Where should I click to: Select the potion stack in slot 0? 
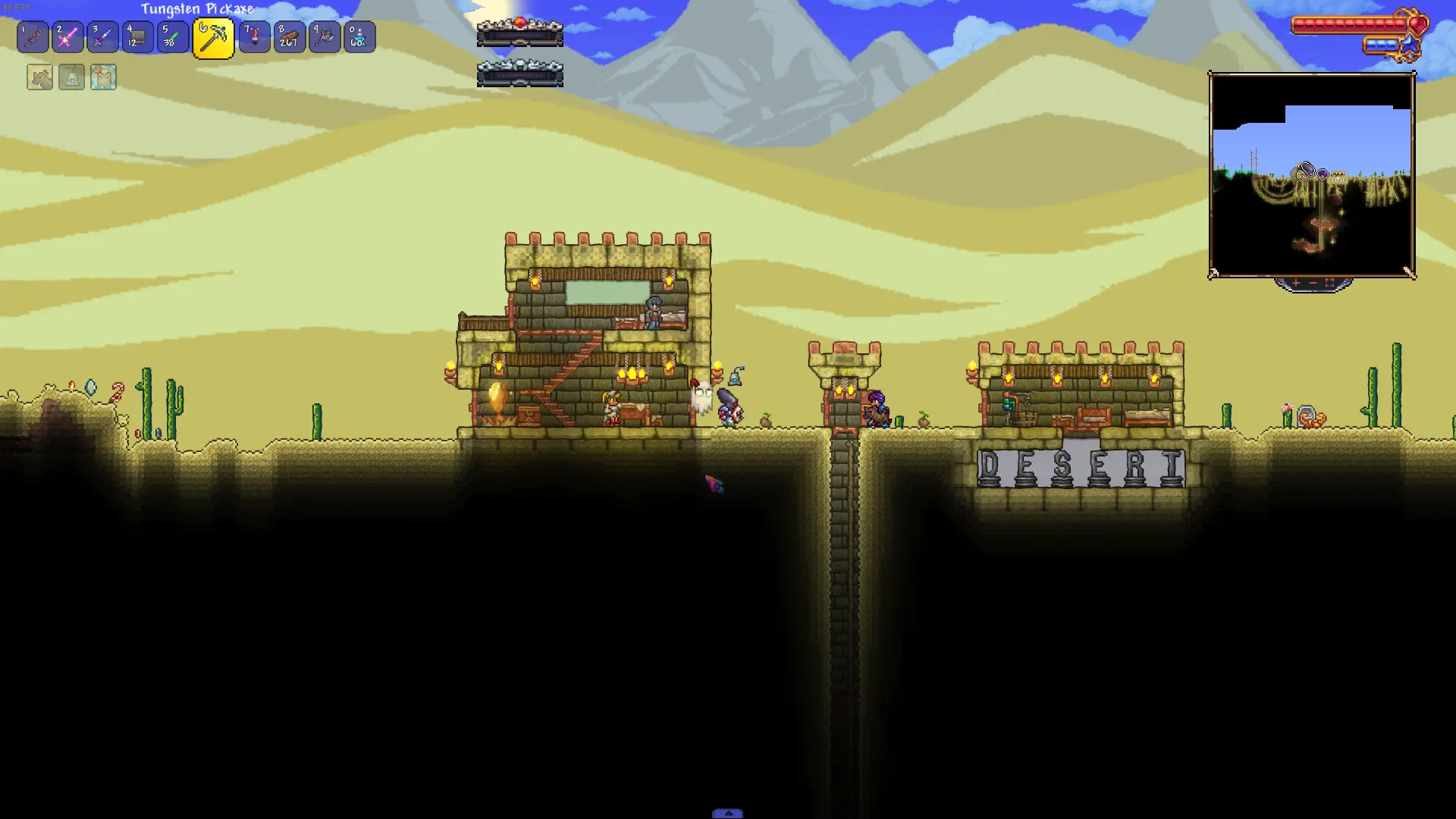tap(359, 37)
